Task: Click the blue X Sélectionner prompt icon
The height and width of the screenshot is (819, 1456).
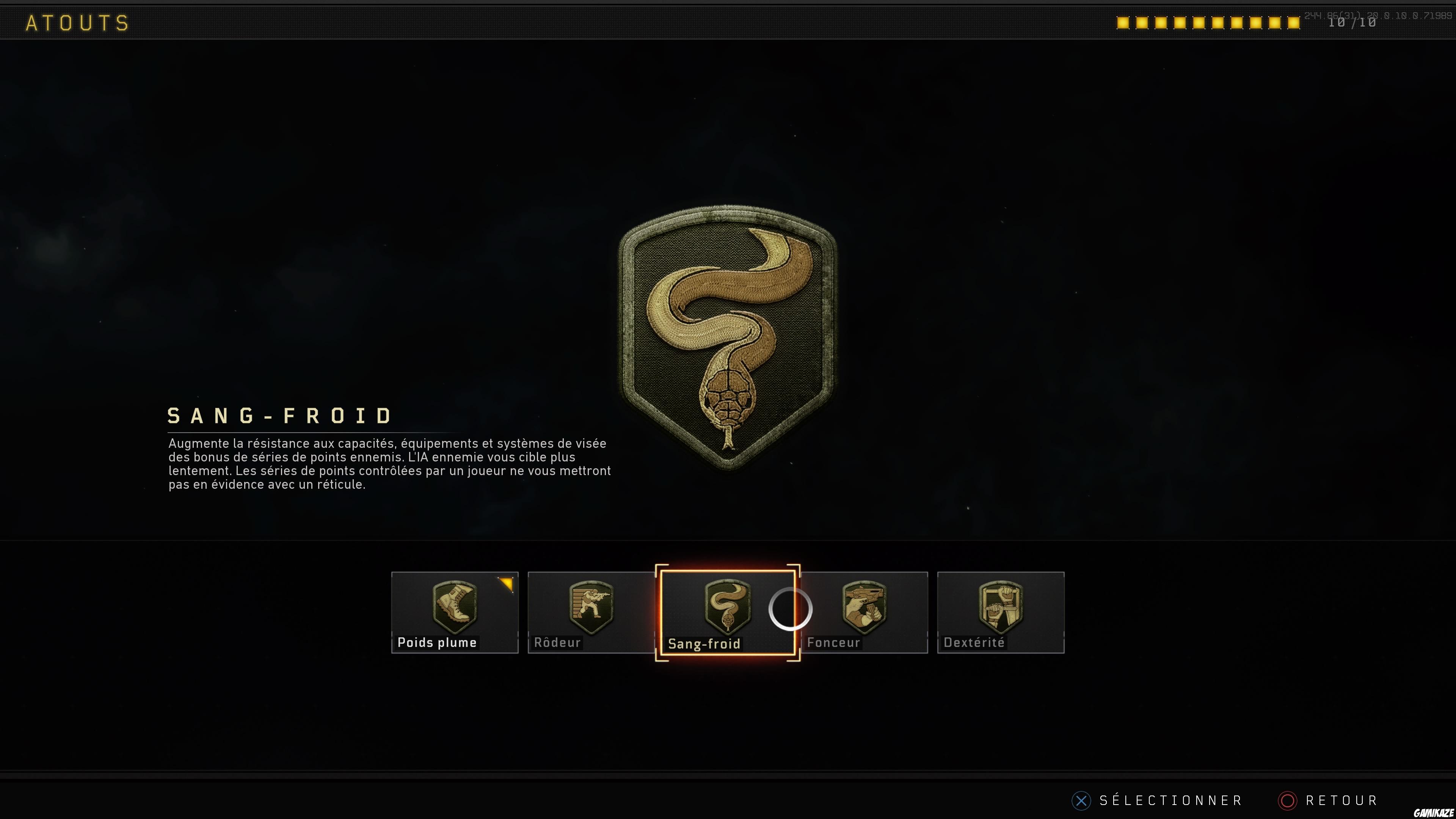Action: (x=1081, y=800)
